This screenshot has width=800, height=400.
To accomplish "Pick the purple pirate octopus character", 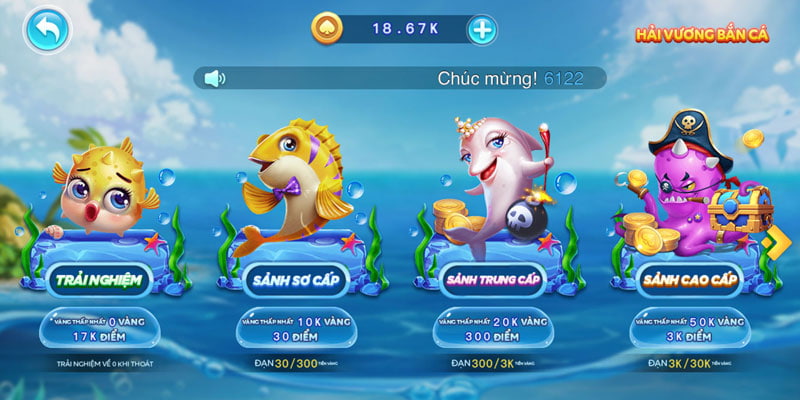I will (x=680, y=178).
